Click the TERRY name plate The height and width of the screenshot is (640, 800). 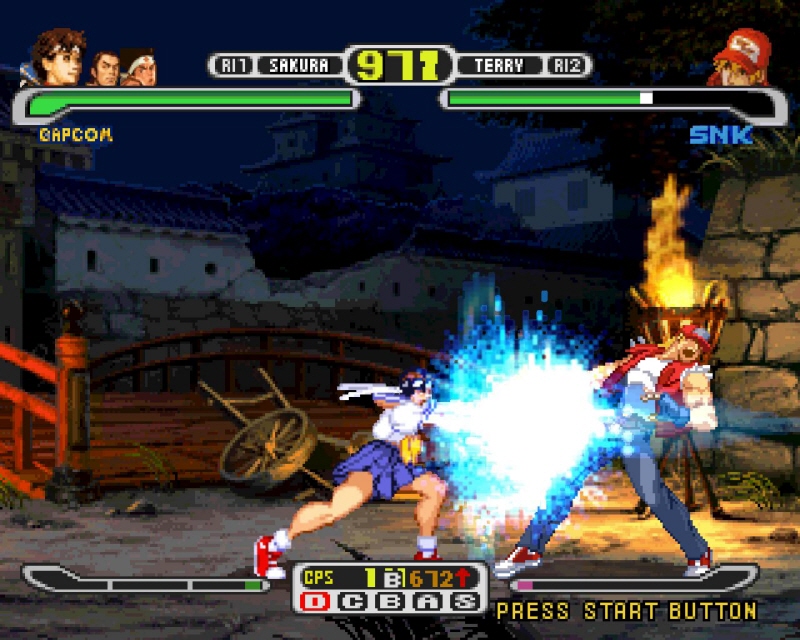click(497, 66)
